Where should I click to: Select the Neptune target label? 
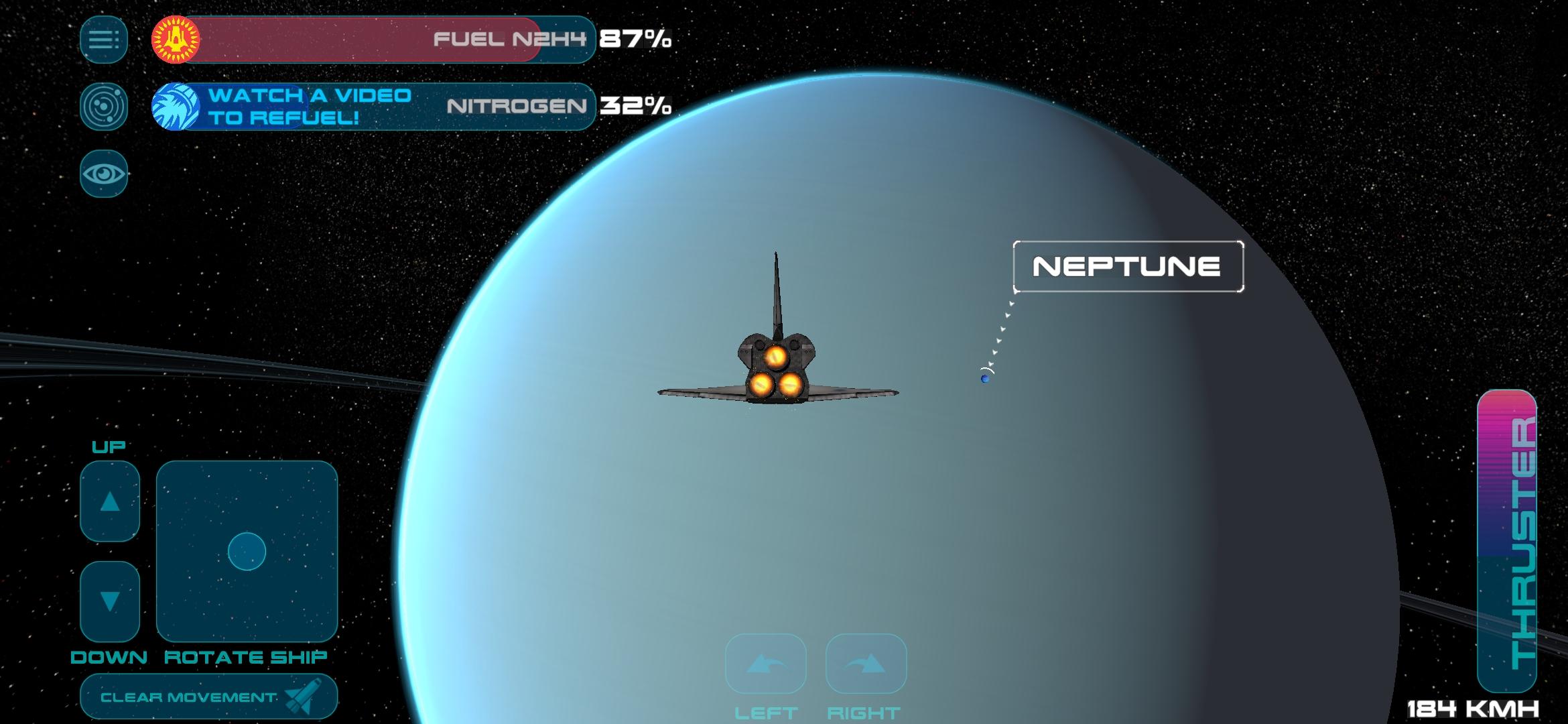pos(1128,267)
